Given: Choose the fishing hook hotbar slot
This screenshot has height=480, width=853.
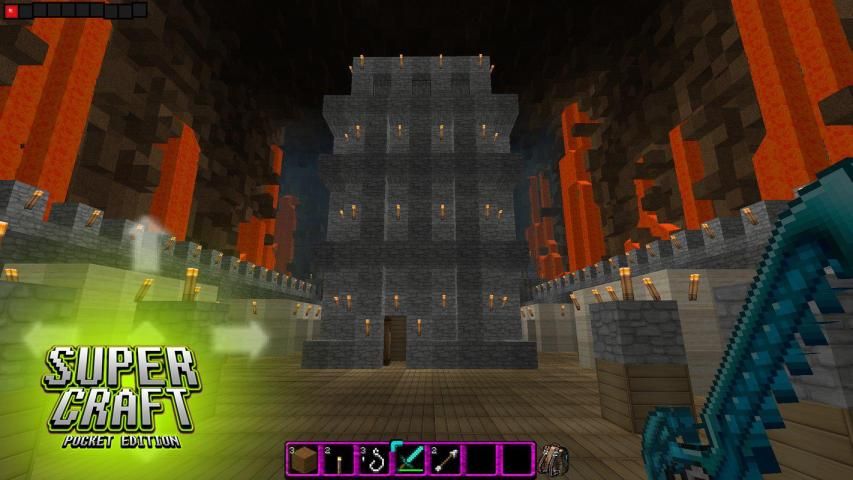Looking at the screenshot, I should 375,460.
